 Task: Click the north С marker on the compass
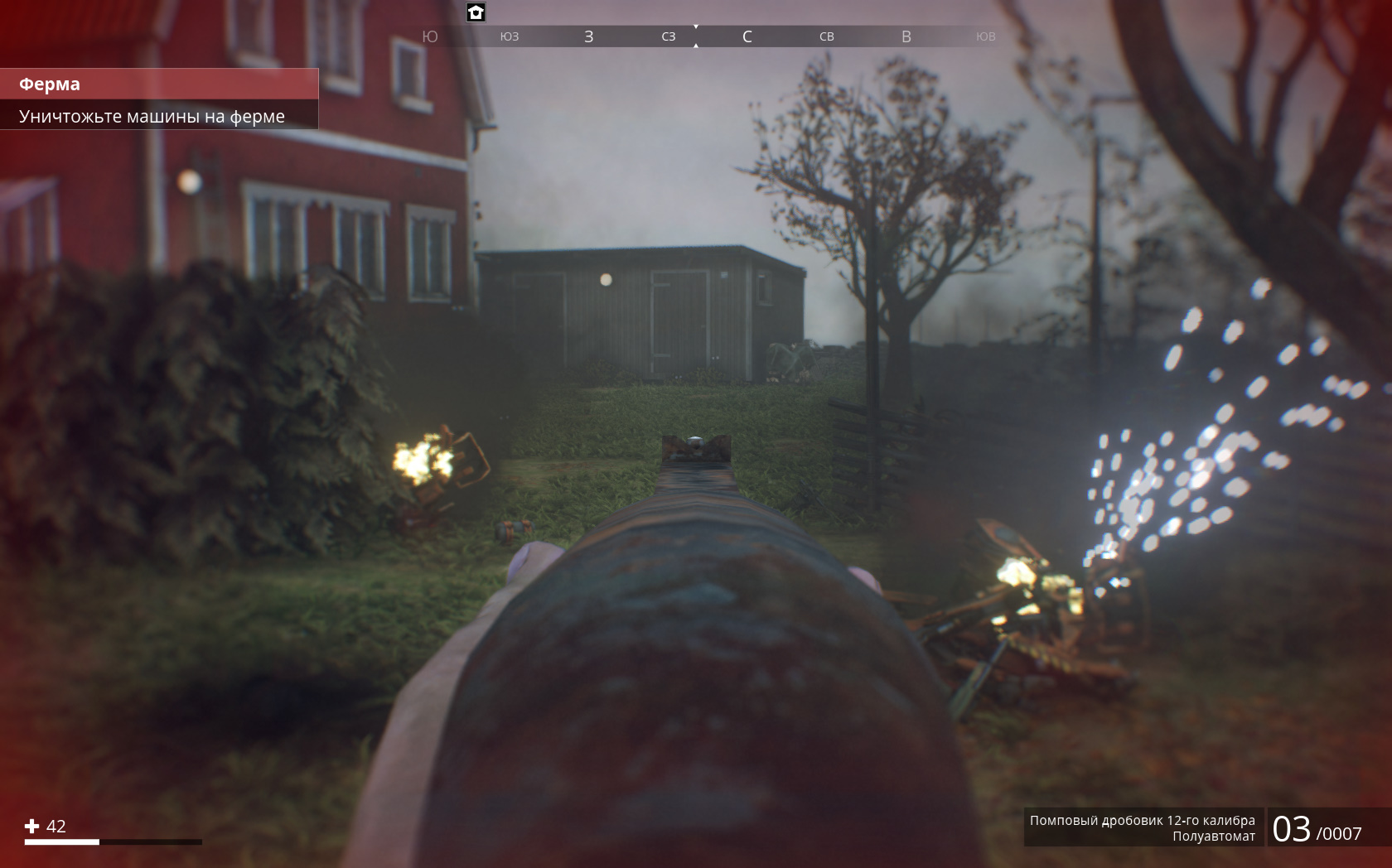pyautogui.click(x=747, y=36)
